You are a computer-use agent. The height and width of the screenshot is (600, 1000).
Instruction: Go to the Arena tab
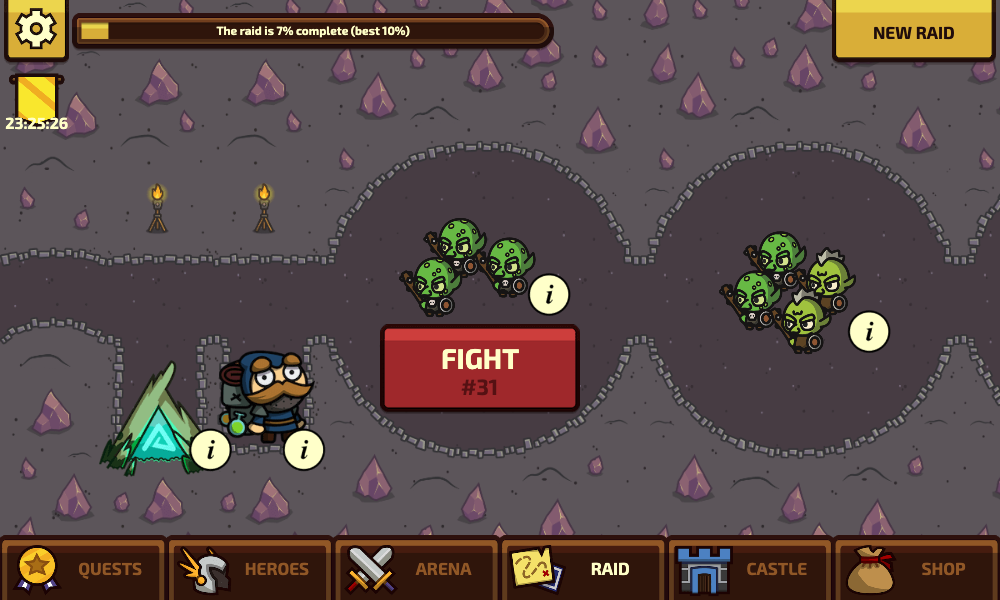[x=416, y=569]
